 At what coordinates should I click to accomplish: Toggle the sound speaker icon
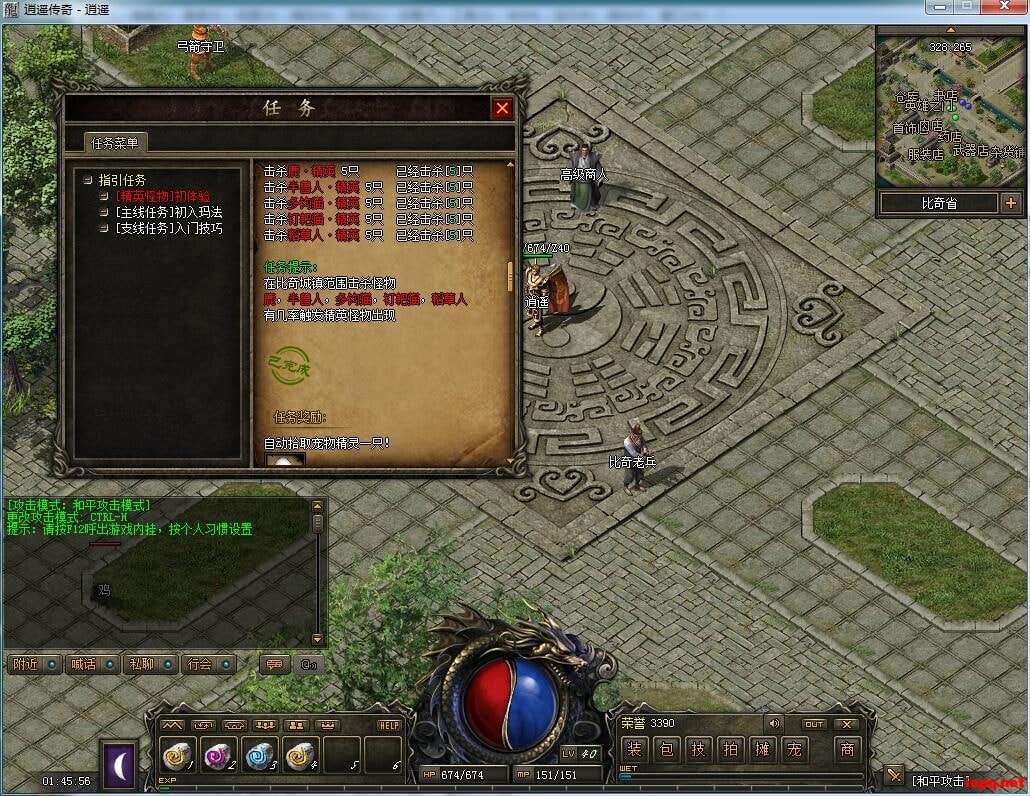(x=773, y=724)
